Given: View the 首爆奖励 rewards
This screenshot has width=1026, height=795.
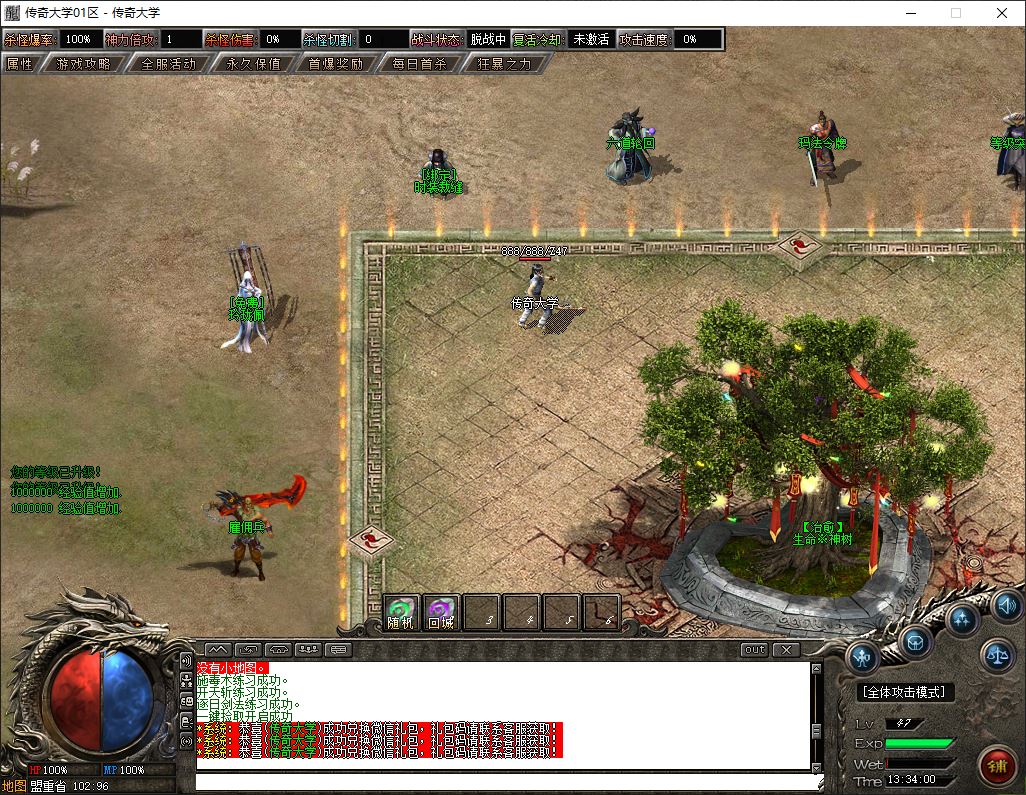Looking at the screenshot, I should pyautogui.click(x=335, y=63).
